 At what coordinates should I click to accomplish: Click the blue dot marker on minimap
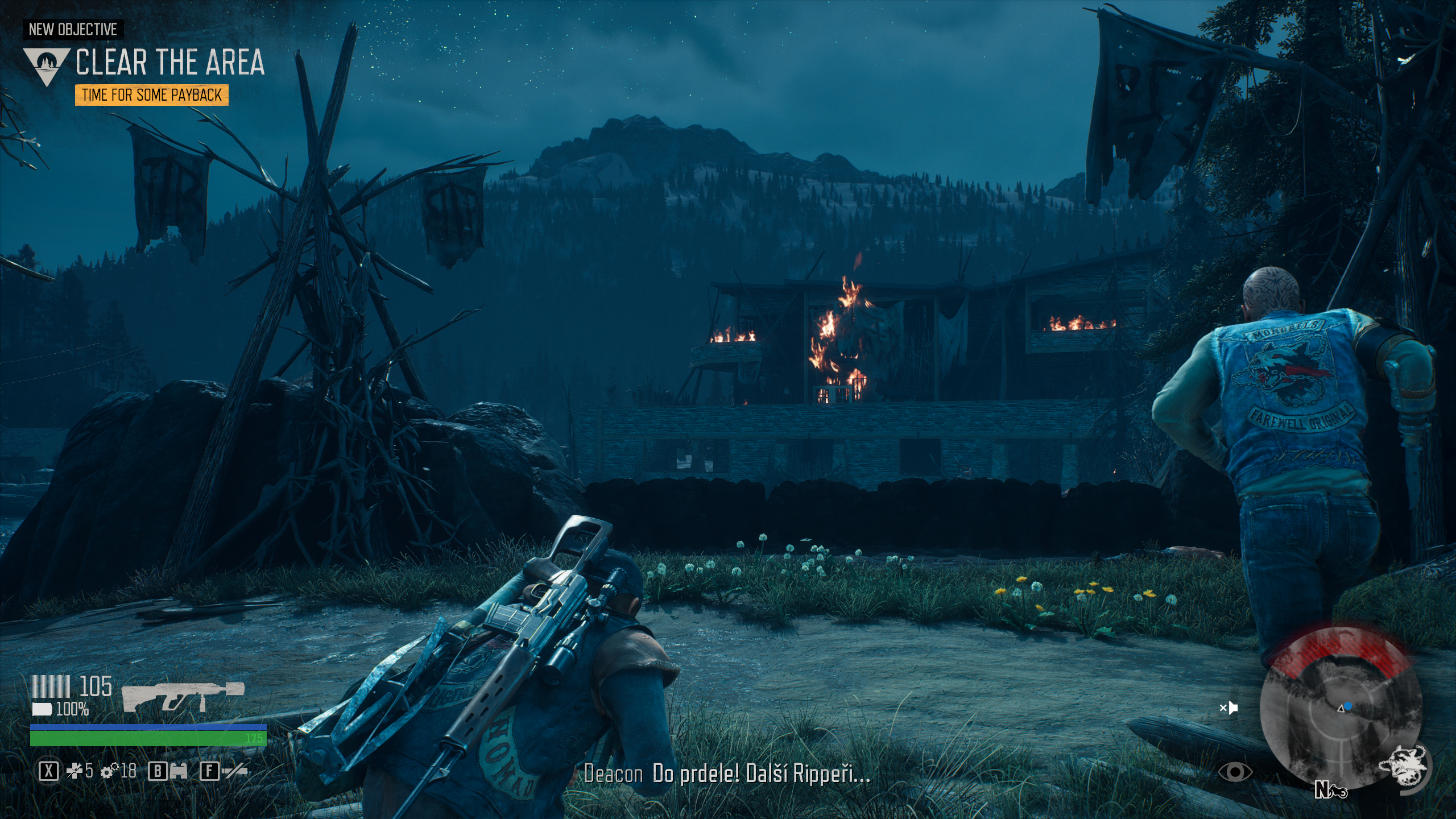click(1348, 706)
